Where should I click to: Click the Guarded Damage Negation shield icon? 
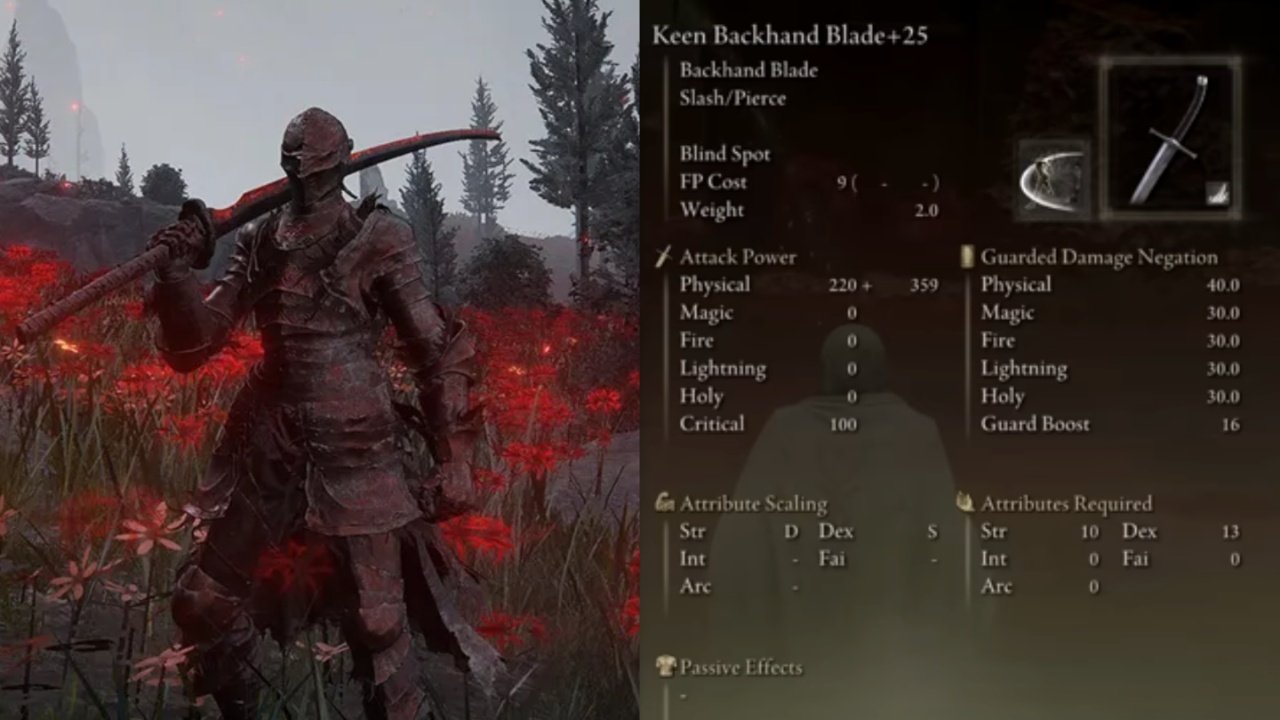tap(966, 257)
